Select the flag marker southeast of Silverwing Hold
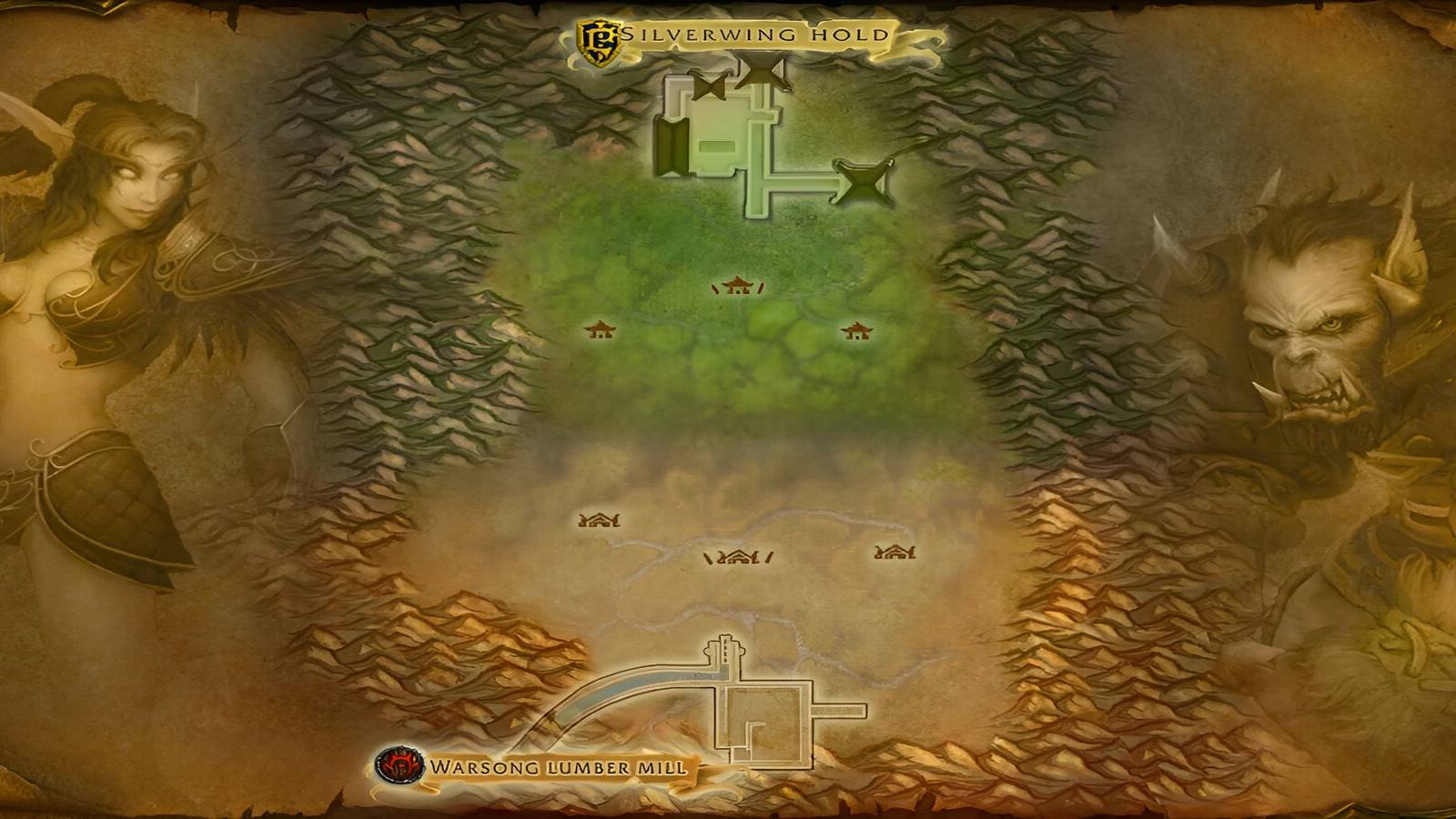This screenshot has width=1456, height=819. (x=863, y=182)
